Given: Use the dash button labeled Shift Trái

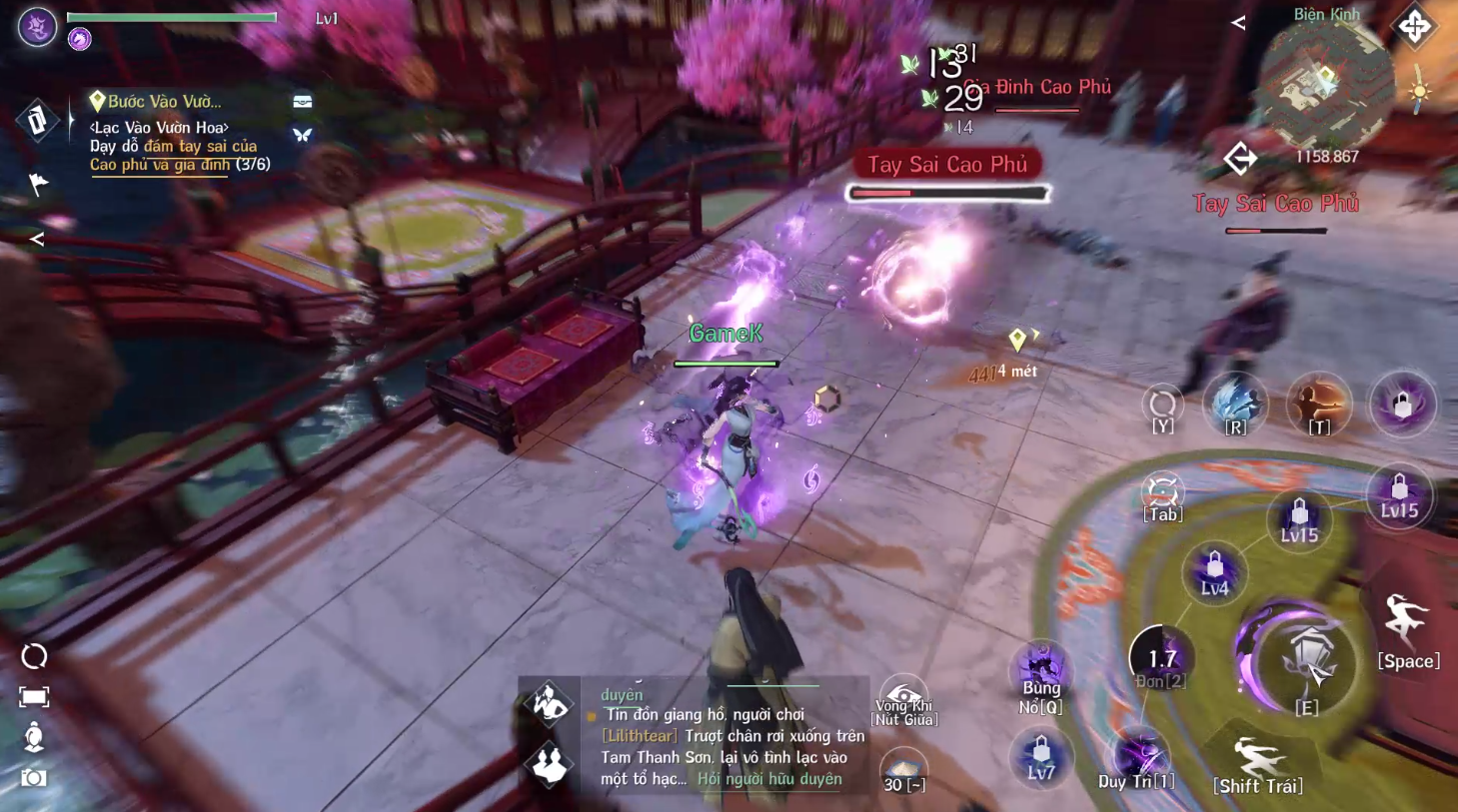Looking at the screenshot, I should tap(1257, 765).
